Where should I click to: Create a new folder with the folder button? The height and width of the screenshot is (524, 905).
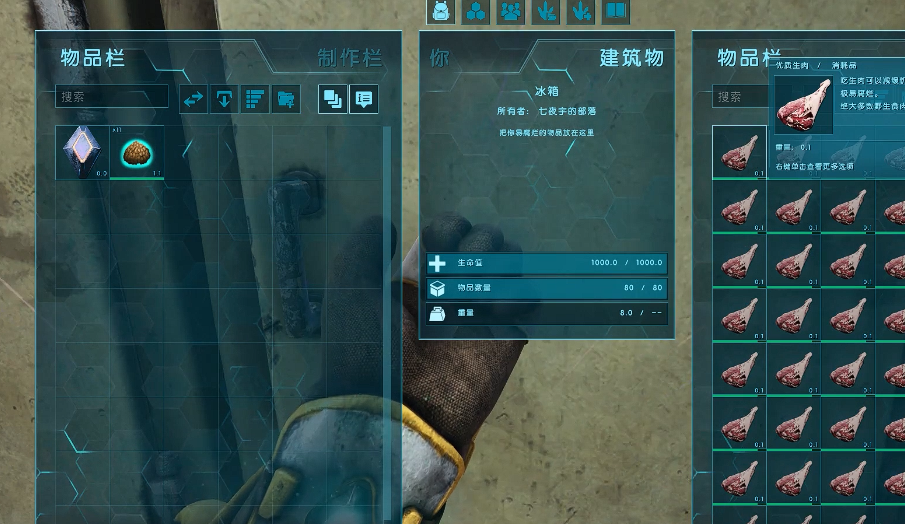click(285, 98)
